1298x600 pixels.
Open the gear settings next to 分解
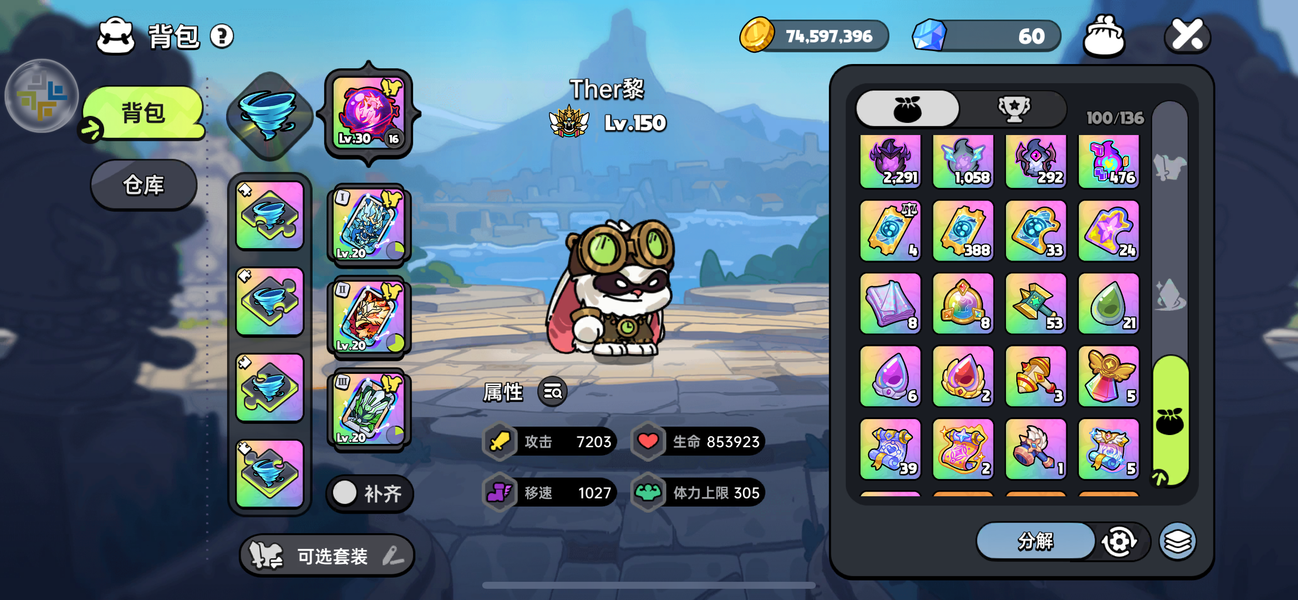pos(1119,541)
